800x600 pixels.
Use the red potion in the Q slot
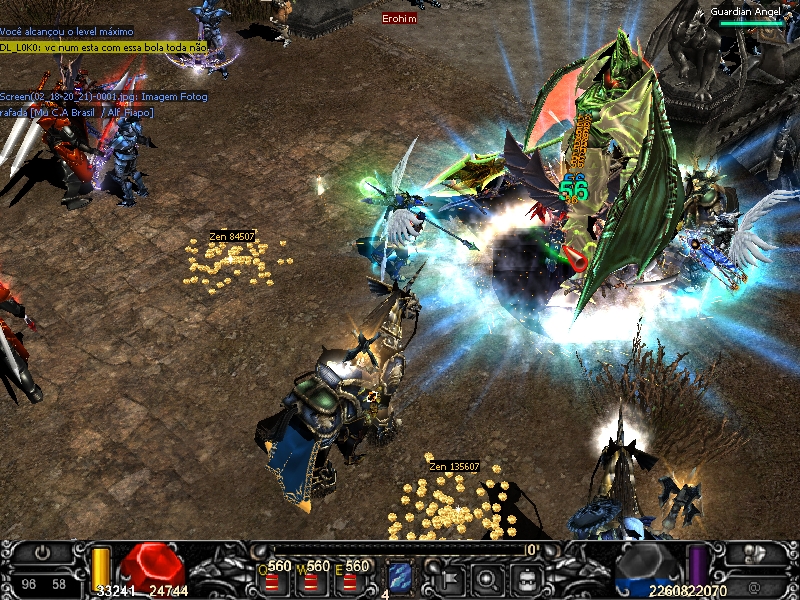pos(271,577)
